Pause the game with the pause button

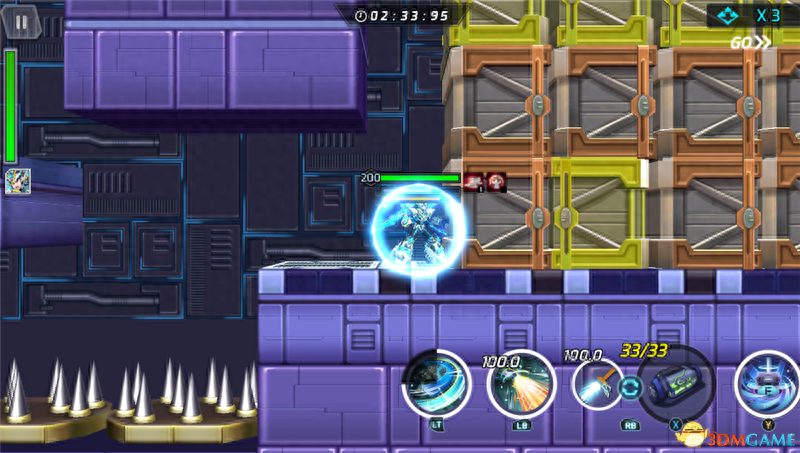(x=21, y=19)
